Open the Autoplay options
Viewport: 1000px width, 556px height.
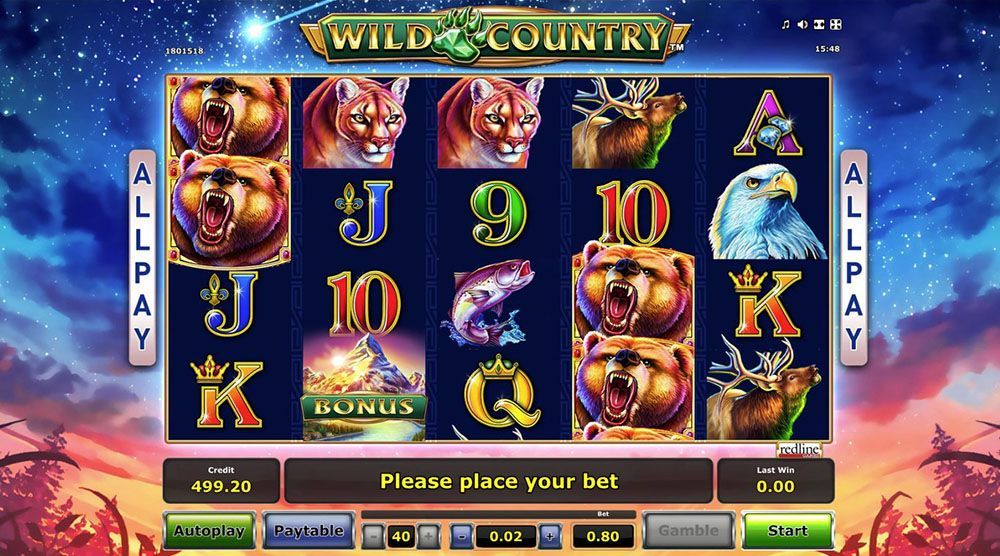(208, 530)
